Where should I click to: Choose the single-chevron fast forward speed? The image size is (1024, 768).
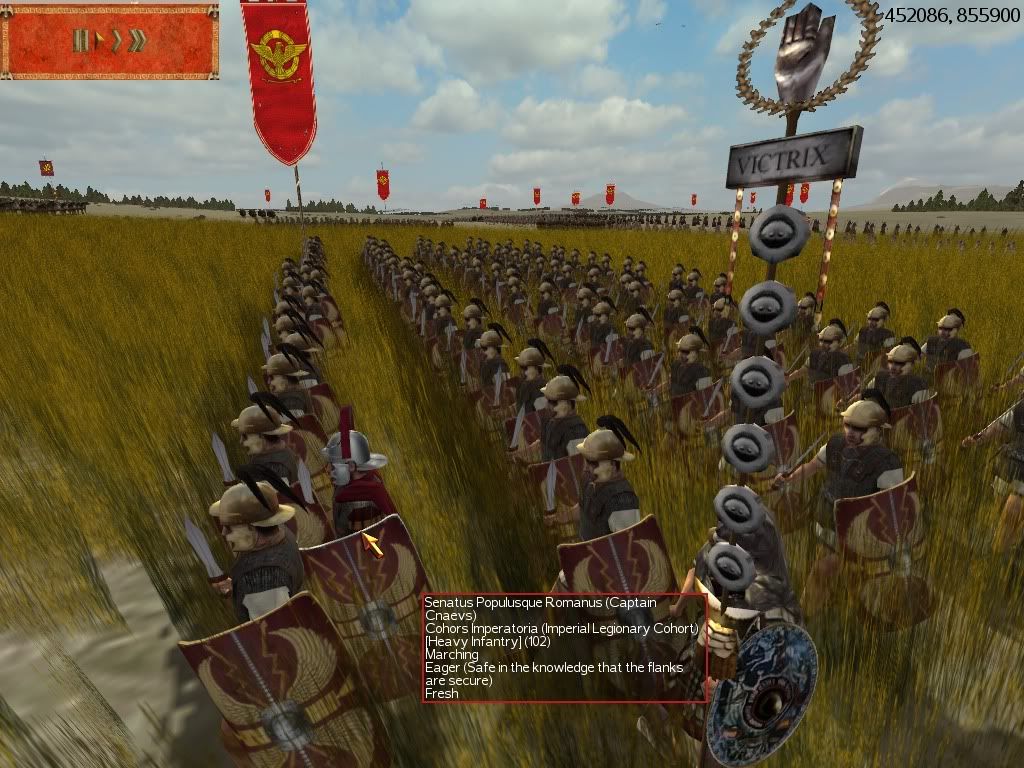tap(116, 41)
